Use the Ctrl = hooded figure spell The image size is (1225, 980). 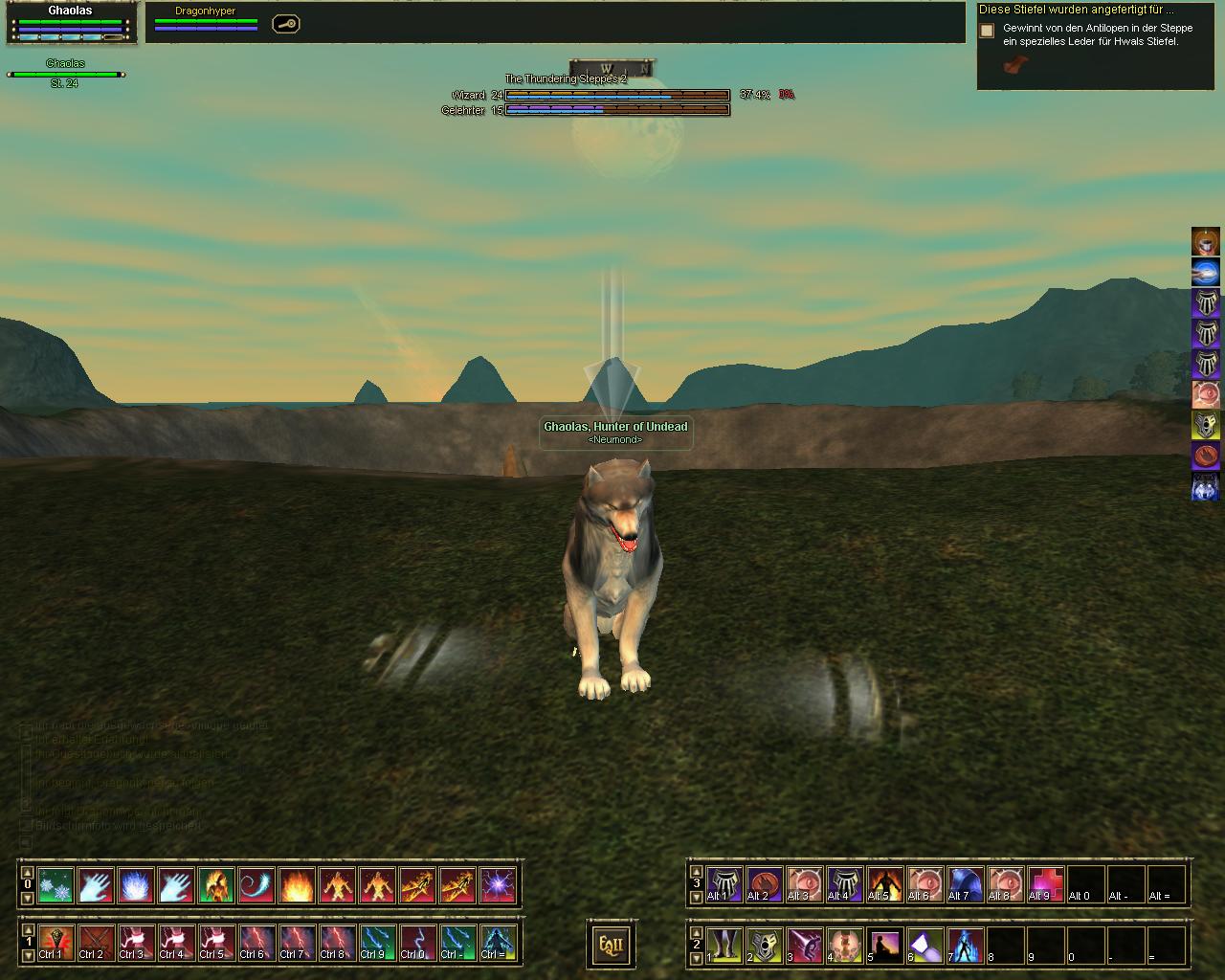coord(498,943)
